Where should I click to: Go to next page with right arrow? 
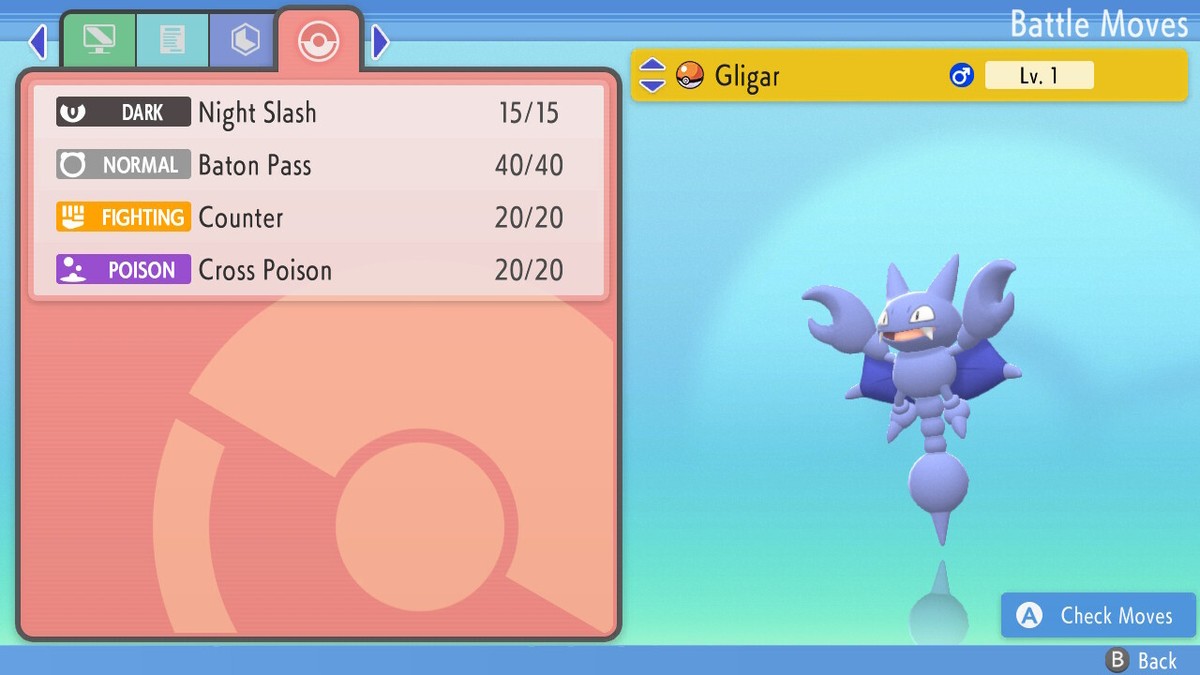click(x=380, y=42)
